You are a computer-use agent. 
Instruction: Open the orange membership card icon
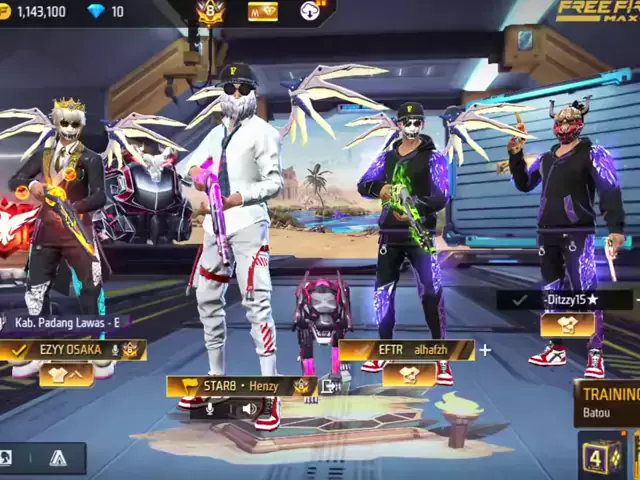click(263, 11)
